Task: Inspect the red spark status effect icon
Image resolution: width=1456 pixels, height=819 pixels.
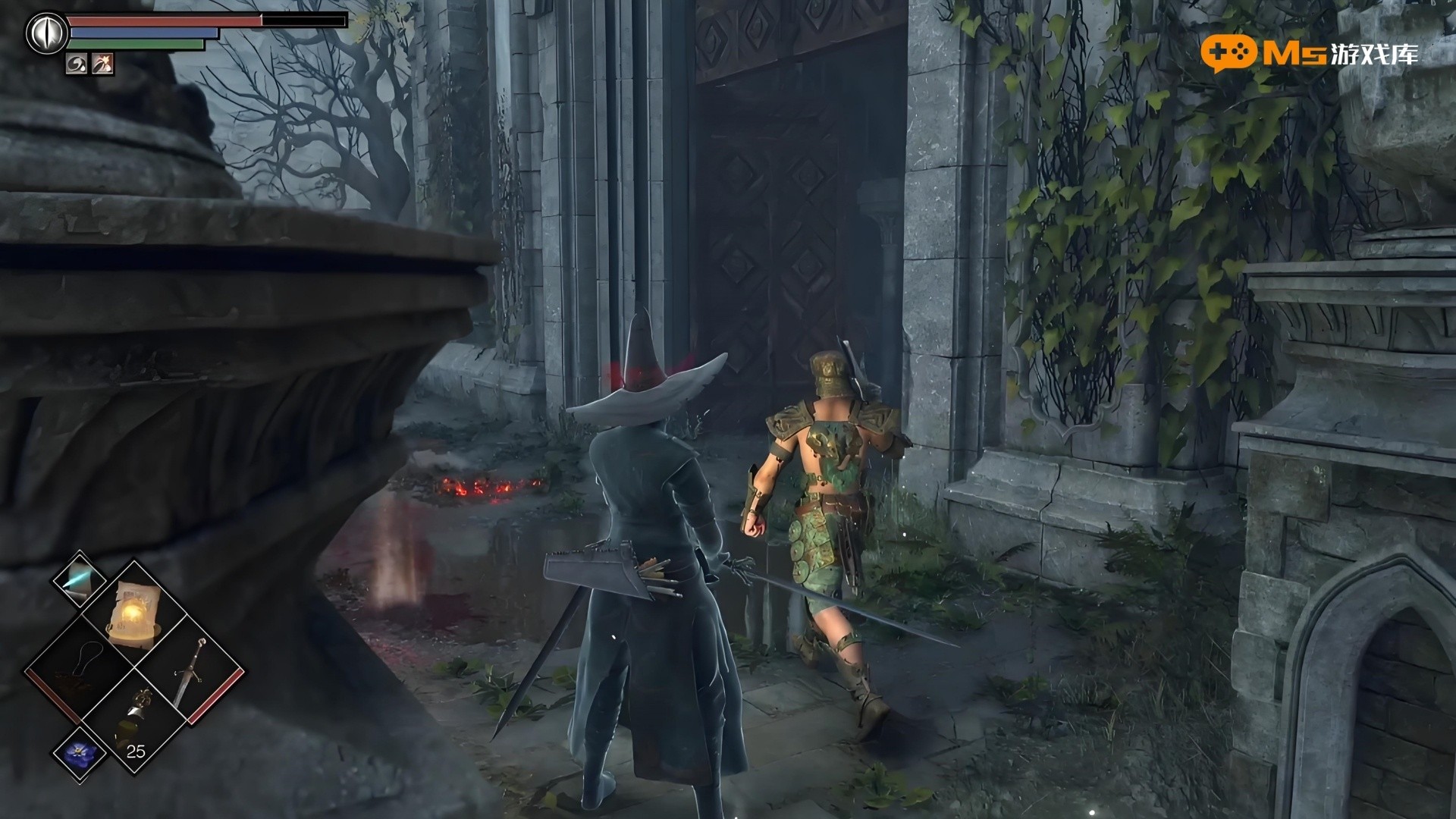Action: click(x=102, y=65)
